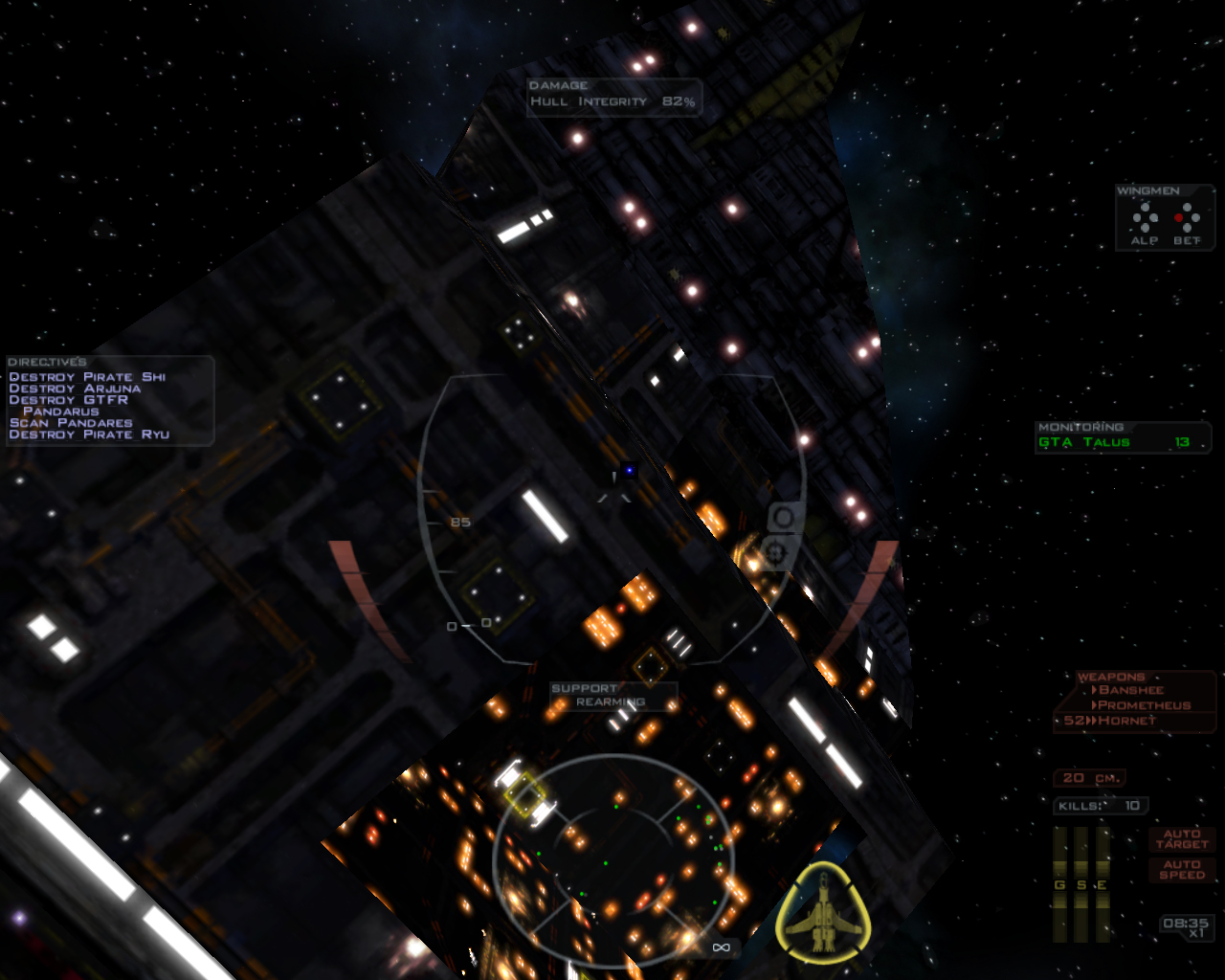Adjust the G energy bar
The width and height of the screenshot is (1225, 980).
pos(1059,883)
